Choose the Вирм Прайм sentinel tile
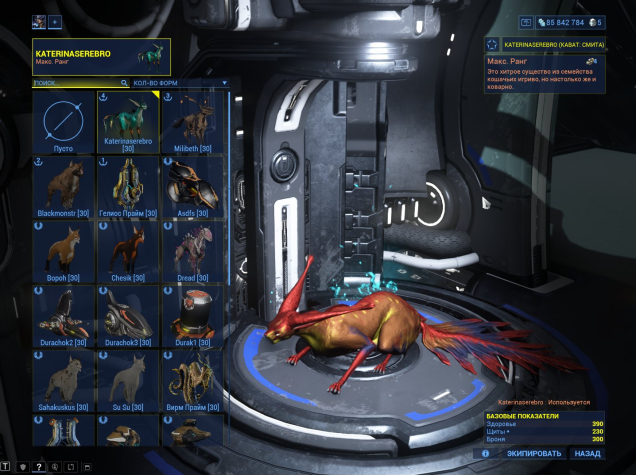Screen dimensions: 636x475 click(x=193, y=382)
